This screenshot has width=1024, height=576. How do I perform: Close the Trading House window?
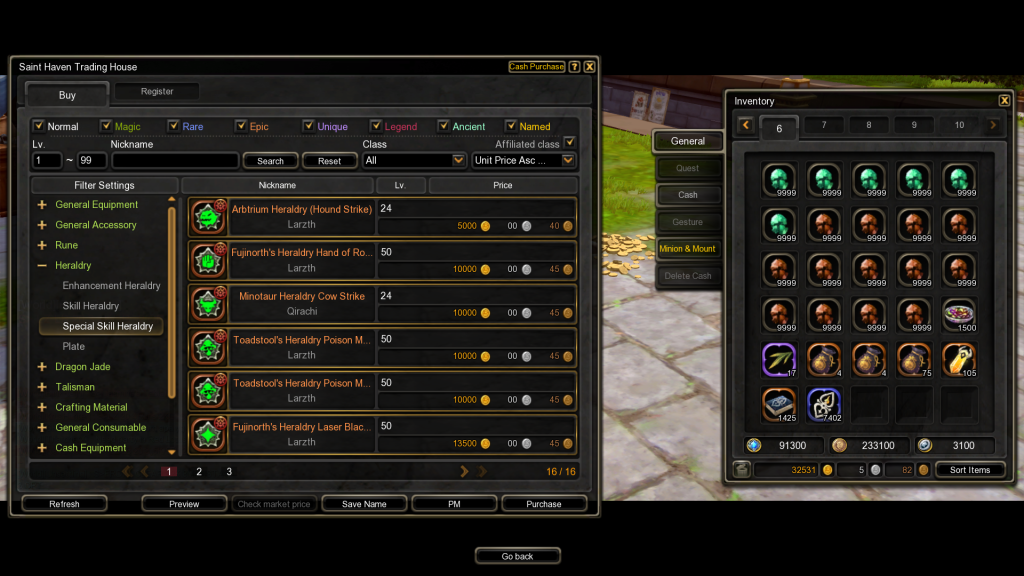(590, 67)
